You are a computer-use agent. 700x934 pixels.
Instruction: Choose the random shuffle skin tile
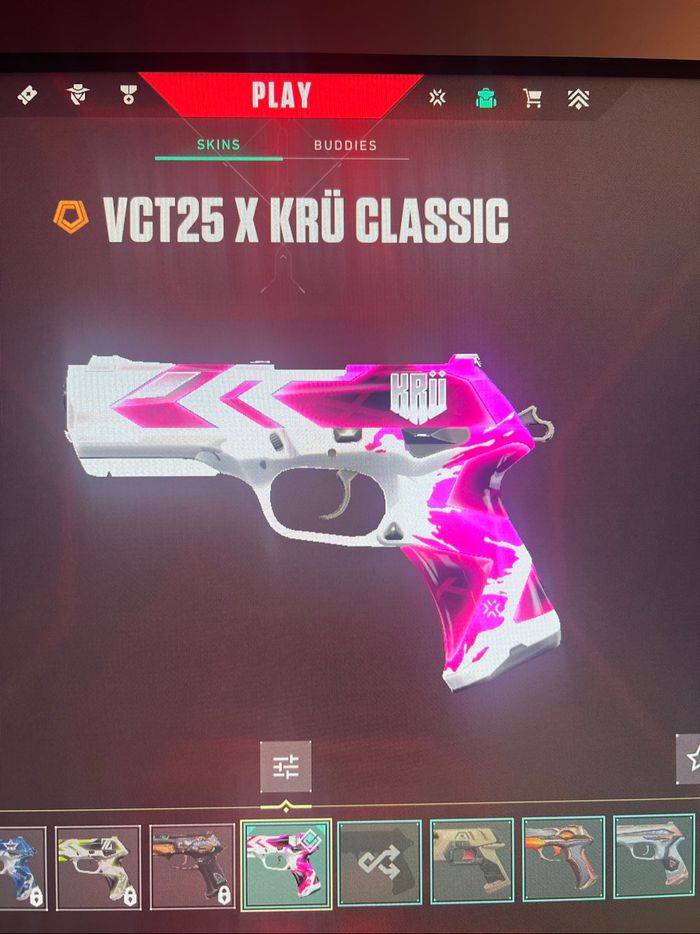pos(379,864)
